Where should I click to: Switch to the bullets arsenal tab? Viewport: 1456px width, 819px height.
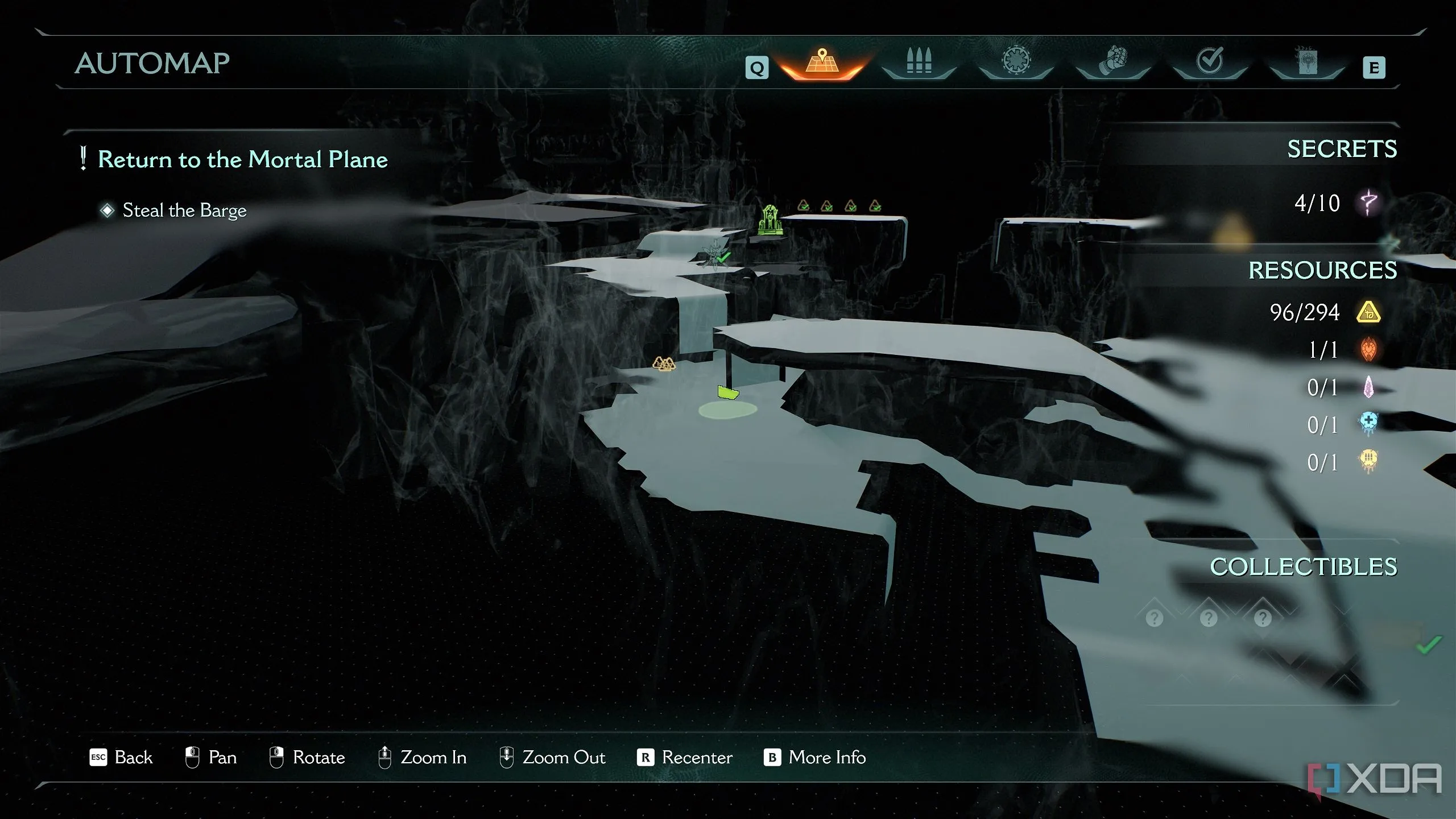[919, 61]
